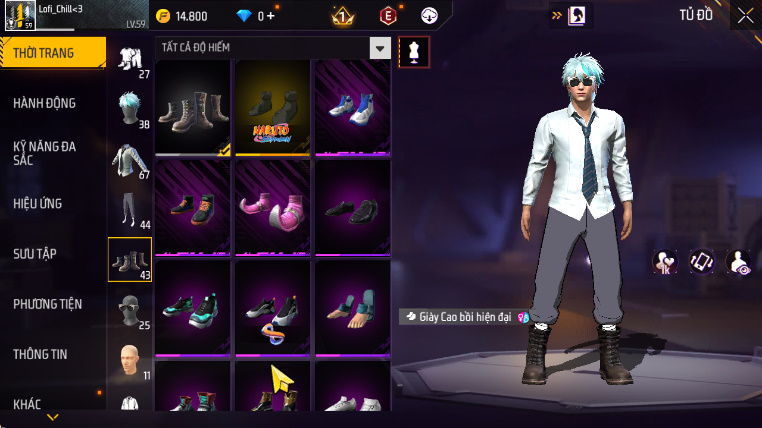Close the wardrobe with the X button
The width and height of the screenshot is (762, 428).
(x=745, y=15)
